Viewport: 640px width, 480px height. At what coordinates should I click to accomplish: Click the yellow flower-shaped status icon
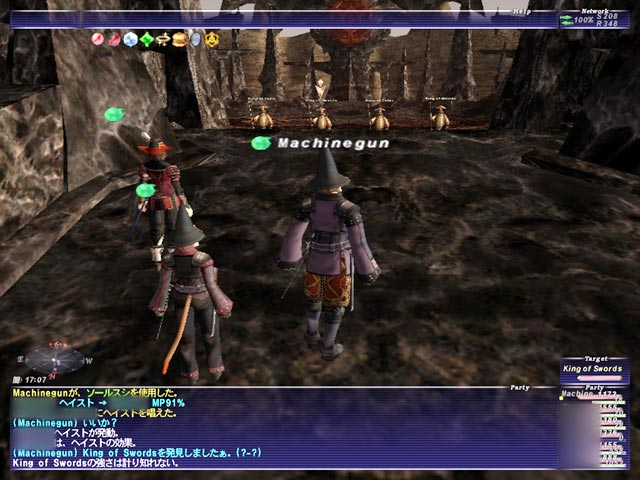click(212, 39)
